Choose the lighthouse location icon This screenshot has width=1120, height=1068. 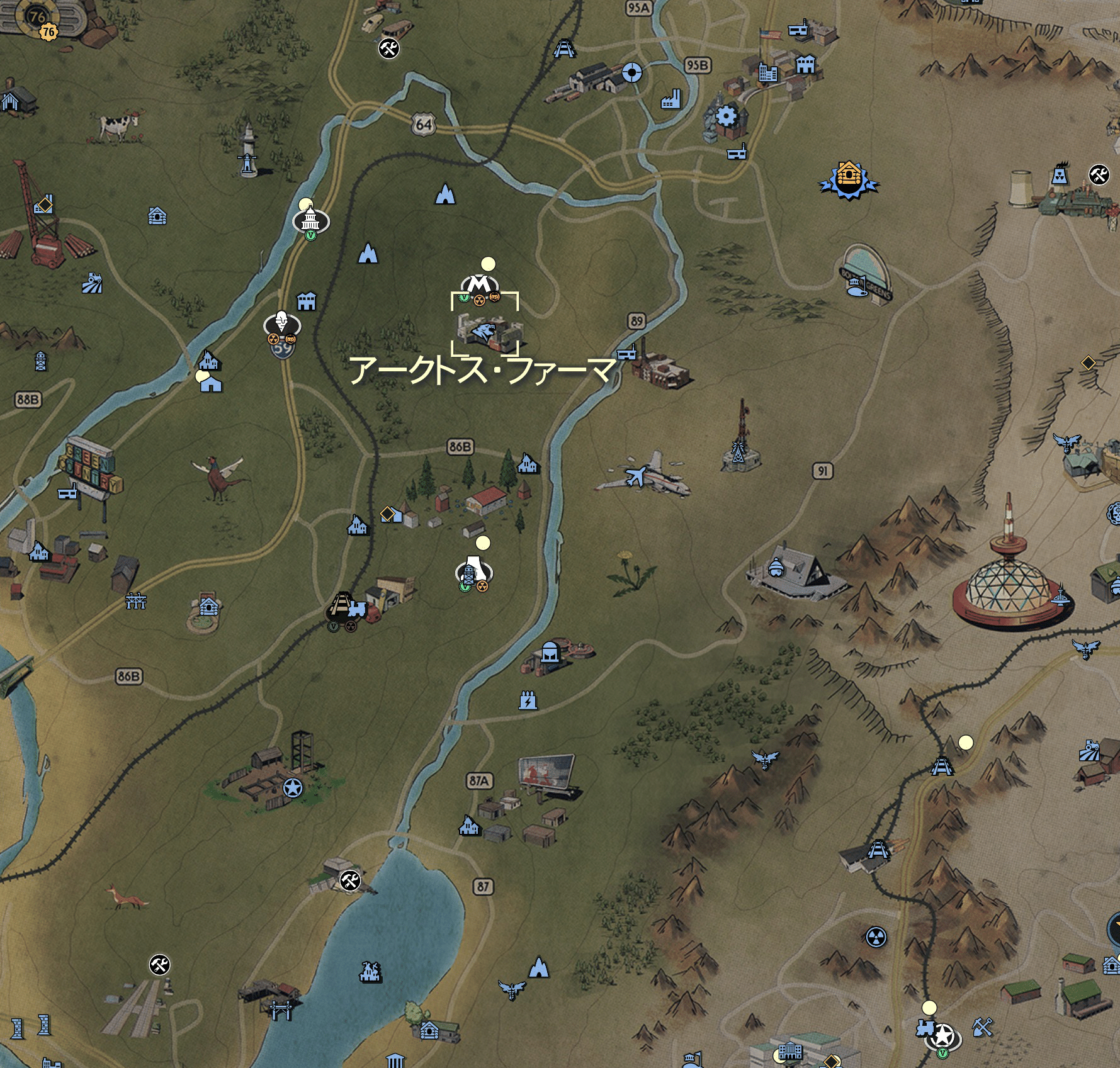click(x=249, y=150)
